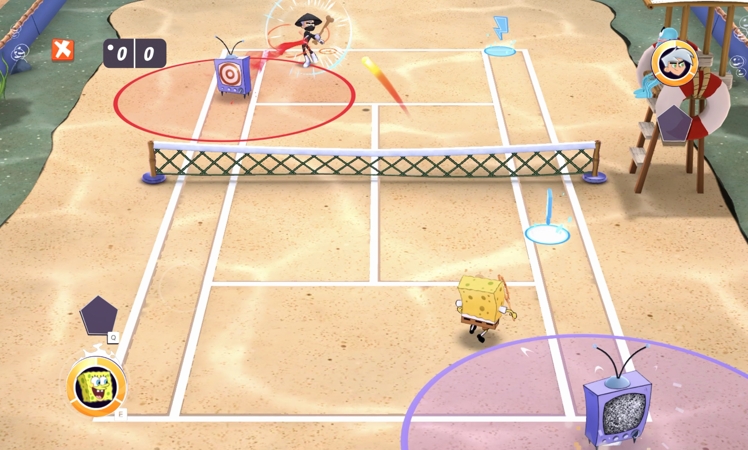Click the orange X icon beside the score
This screenshot has width=748, height=450.
(x=63, y=50)
